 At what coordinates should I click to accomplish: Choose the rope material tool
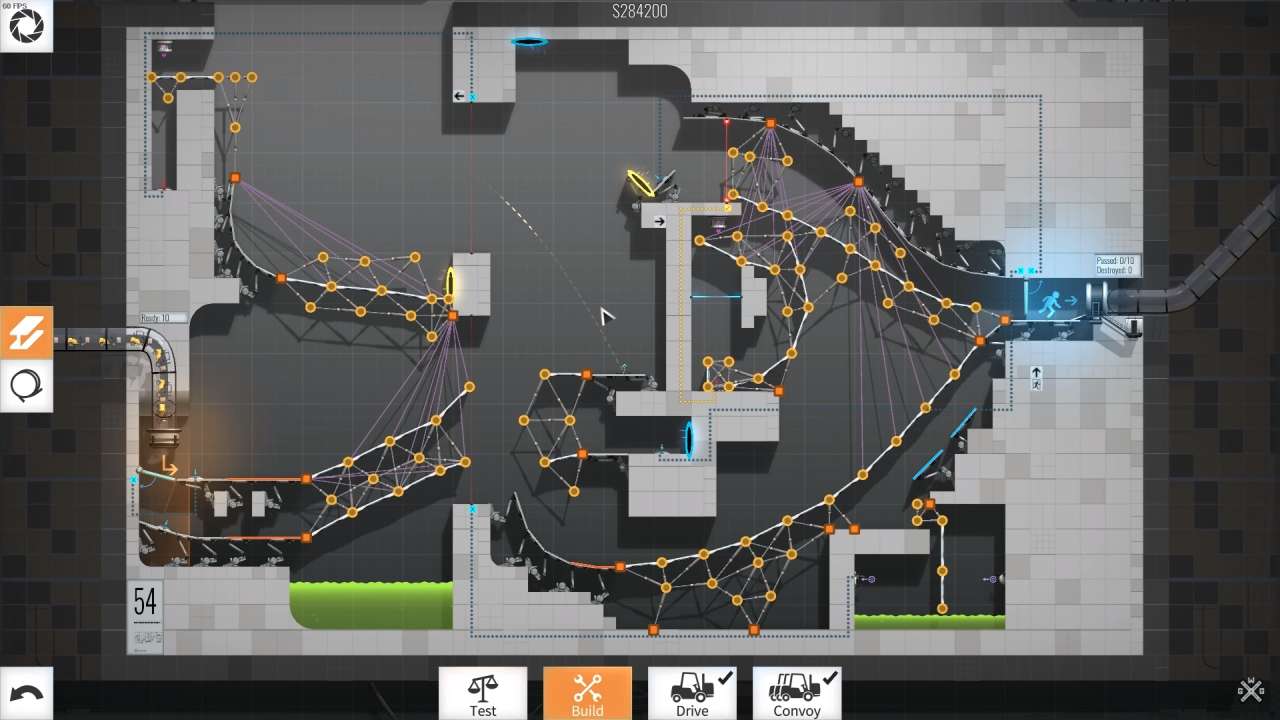tap(26, 385)
